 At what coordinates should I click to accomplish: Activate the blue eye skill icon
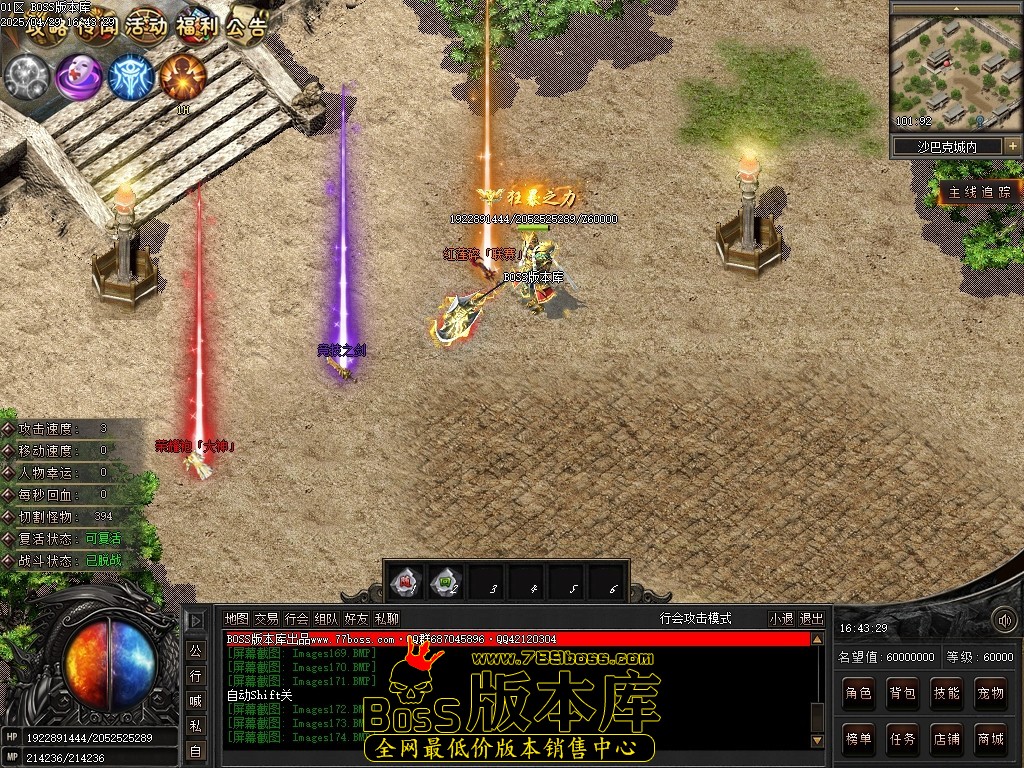point(131,76)
